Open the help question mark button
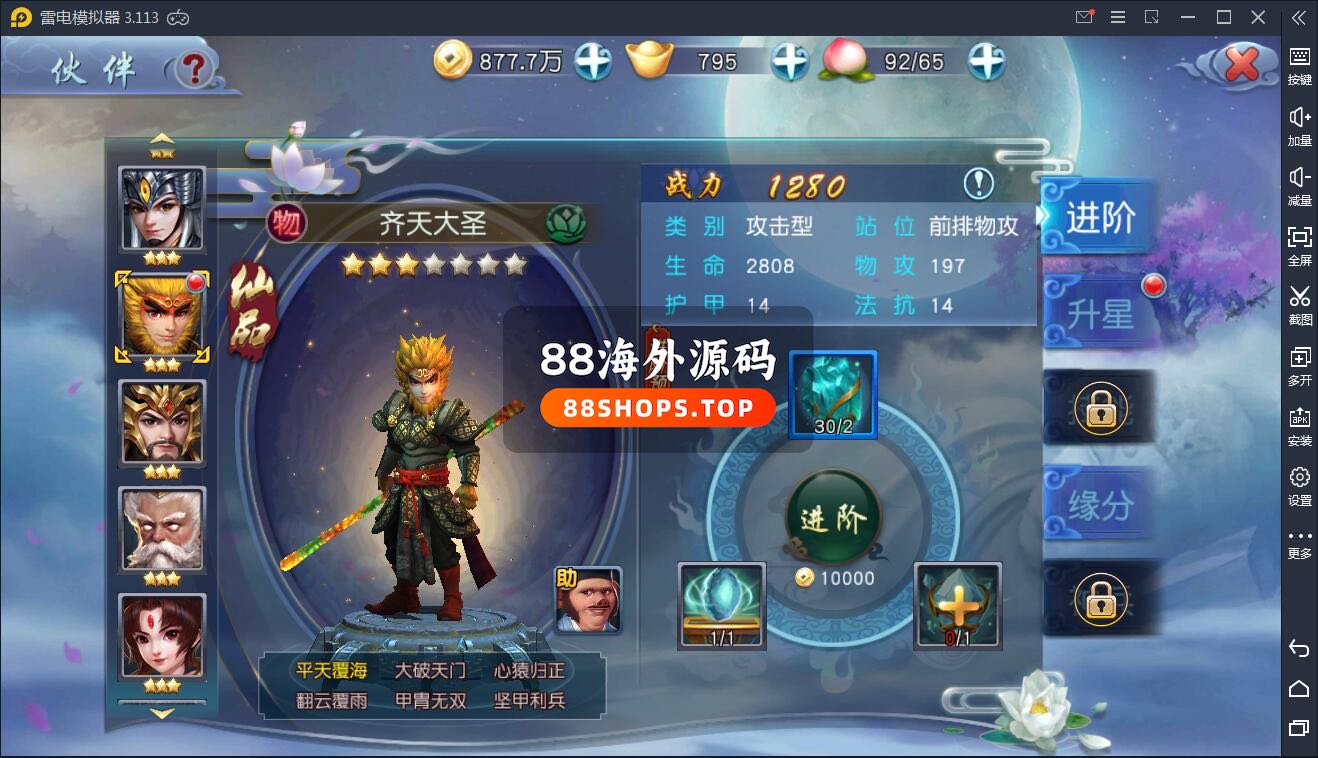 pyautogui.click(x=195, y=68)
